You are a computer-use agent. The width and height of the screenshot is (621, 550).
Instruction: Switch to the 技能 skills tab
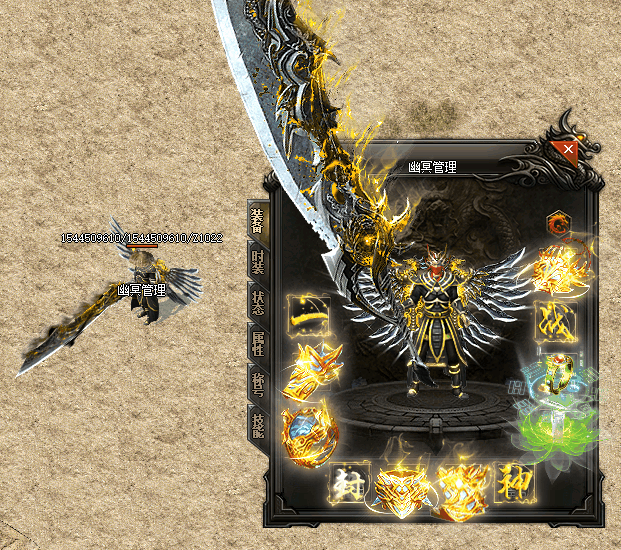coord(257,421)
